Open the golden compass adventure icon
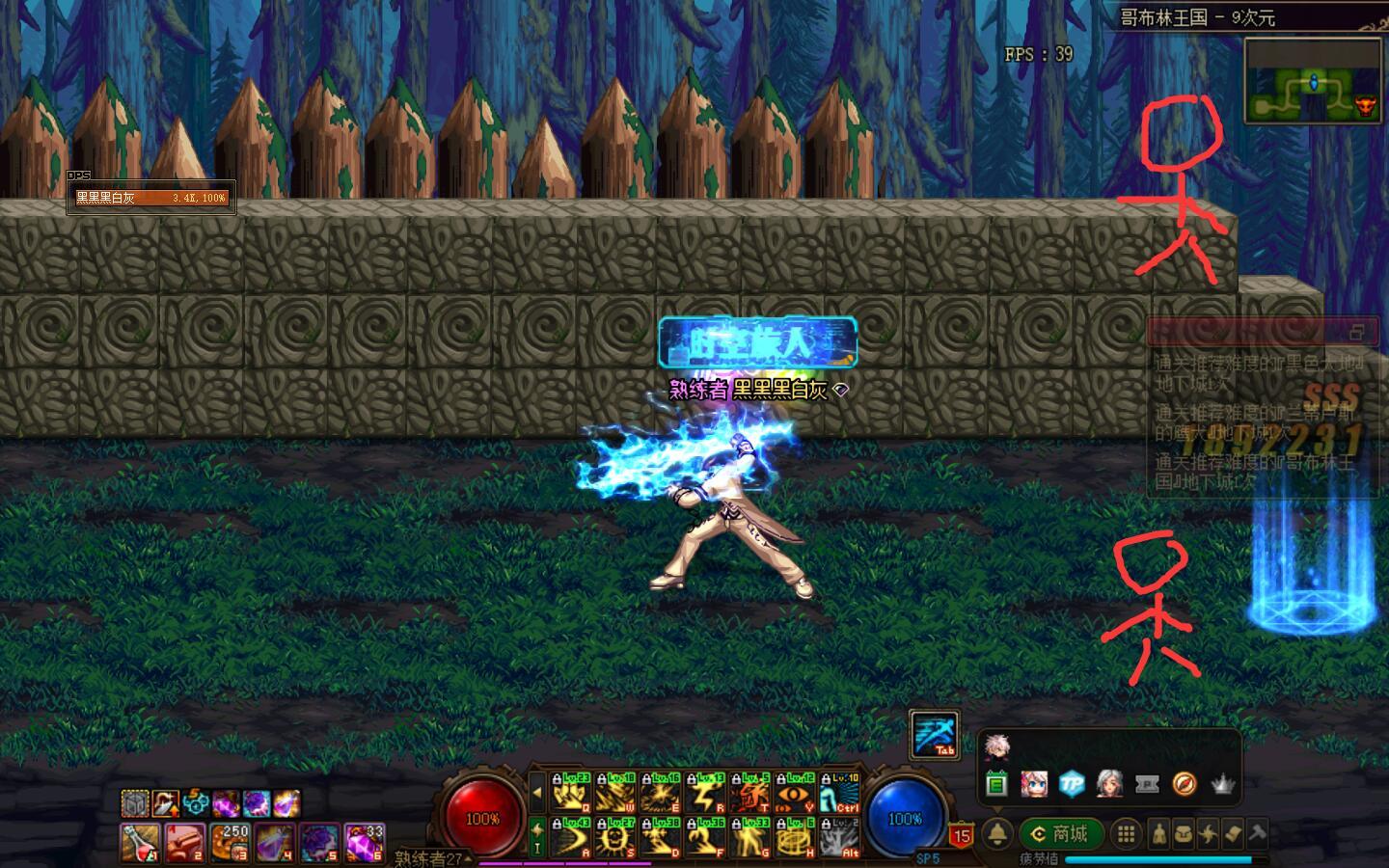Viewport: 1389px width, 868px height. coord(1183,785)
